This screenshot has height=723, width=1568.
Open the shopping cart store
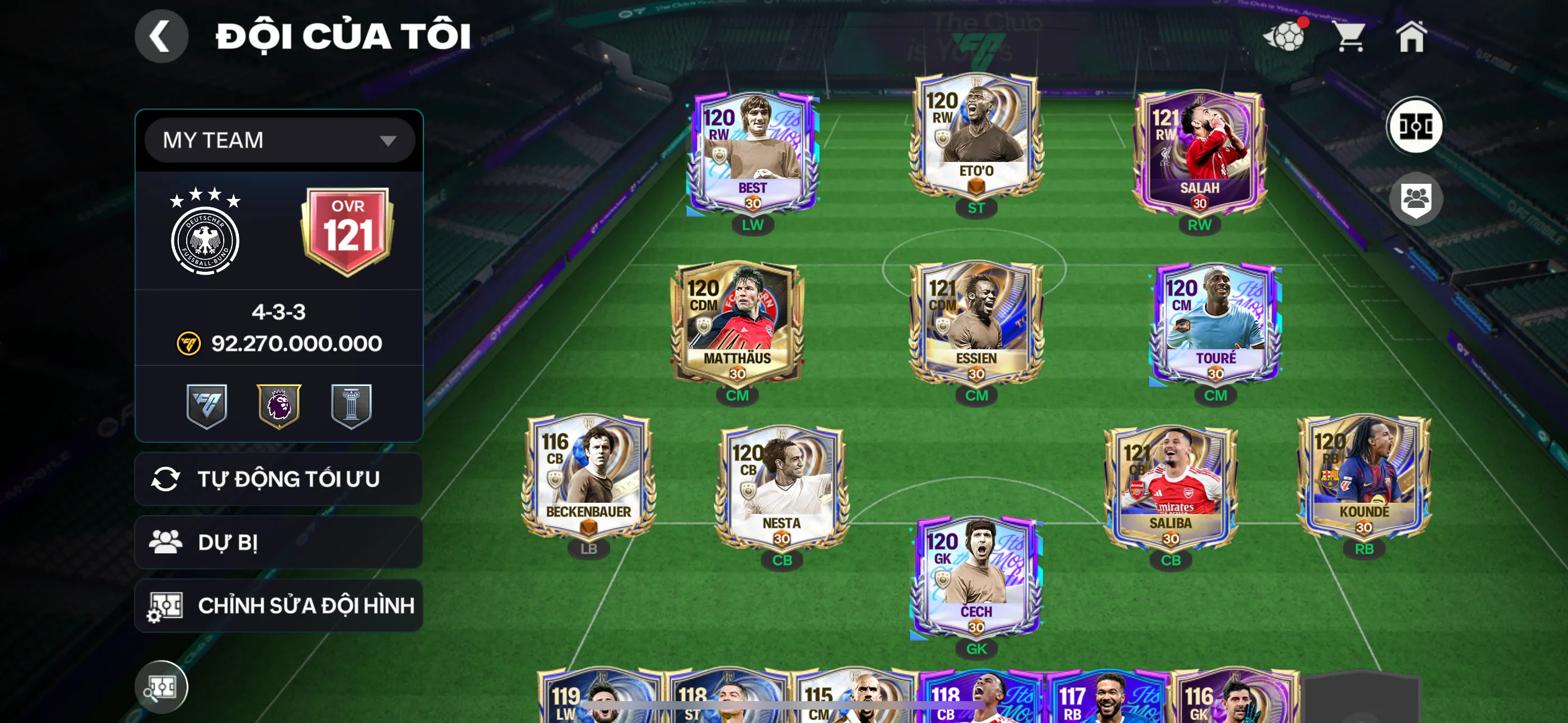tap(1349, 36)
